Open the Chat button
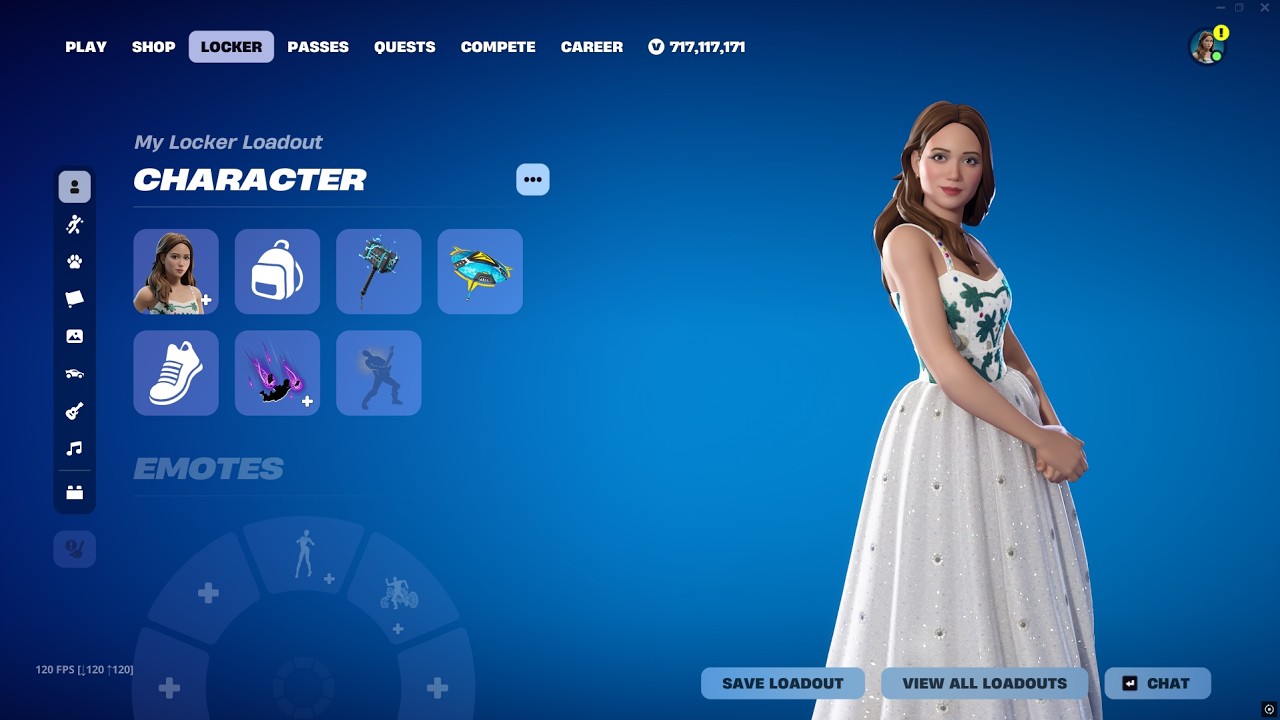This screenshot has width=1280, height=720. tap(1157, 684)
